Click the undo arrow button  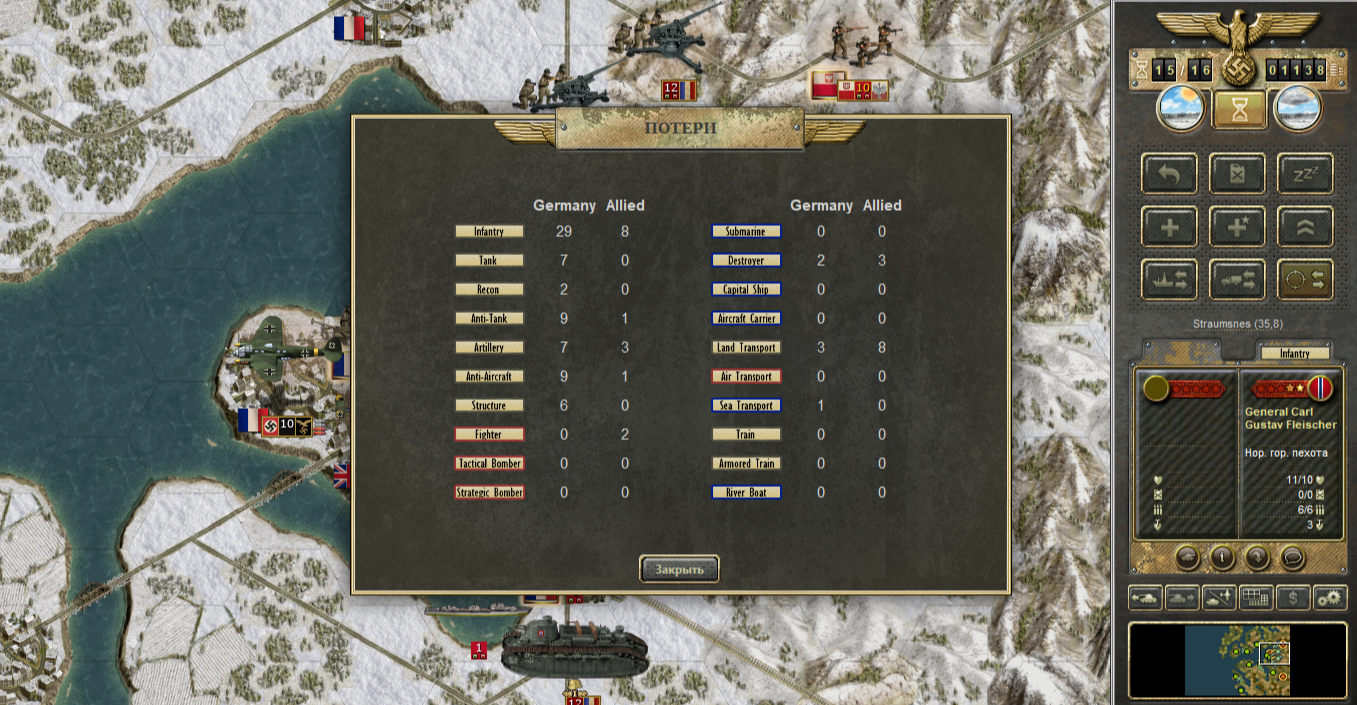[x=1170, y=173]
